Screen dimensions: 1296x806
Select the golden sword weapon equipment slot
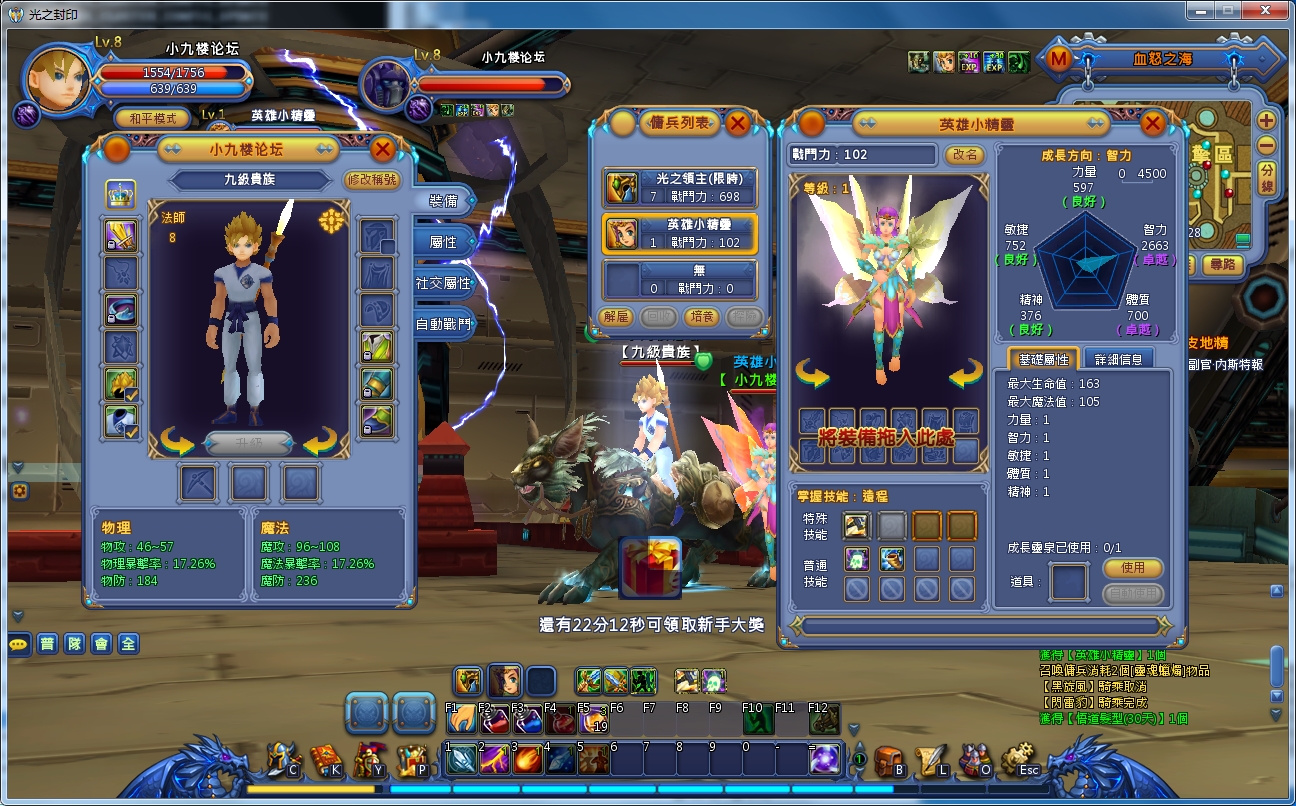tap(121, 236)
